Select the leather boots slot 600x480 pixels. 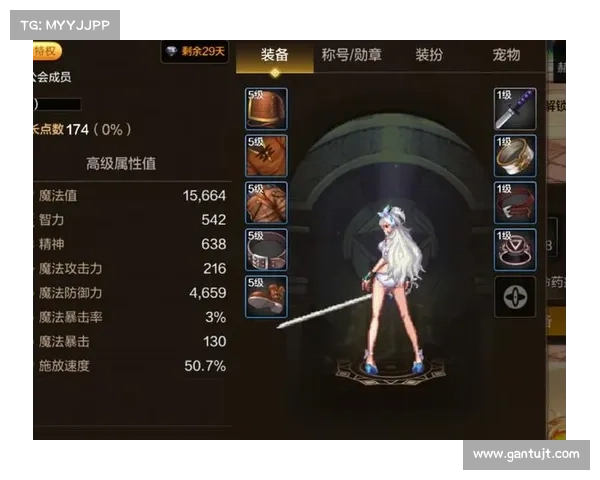(266, 297)
